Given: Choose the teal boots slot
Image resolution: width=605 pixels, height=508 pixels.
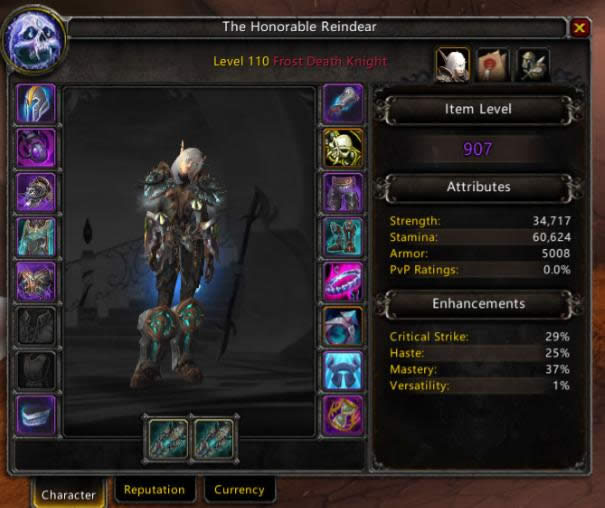Looking at the screenshot, I should [342, 237].
